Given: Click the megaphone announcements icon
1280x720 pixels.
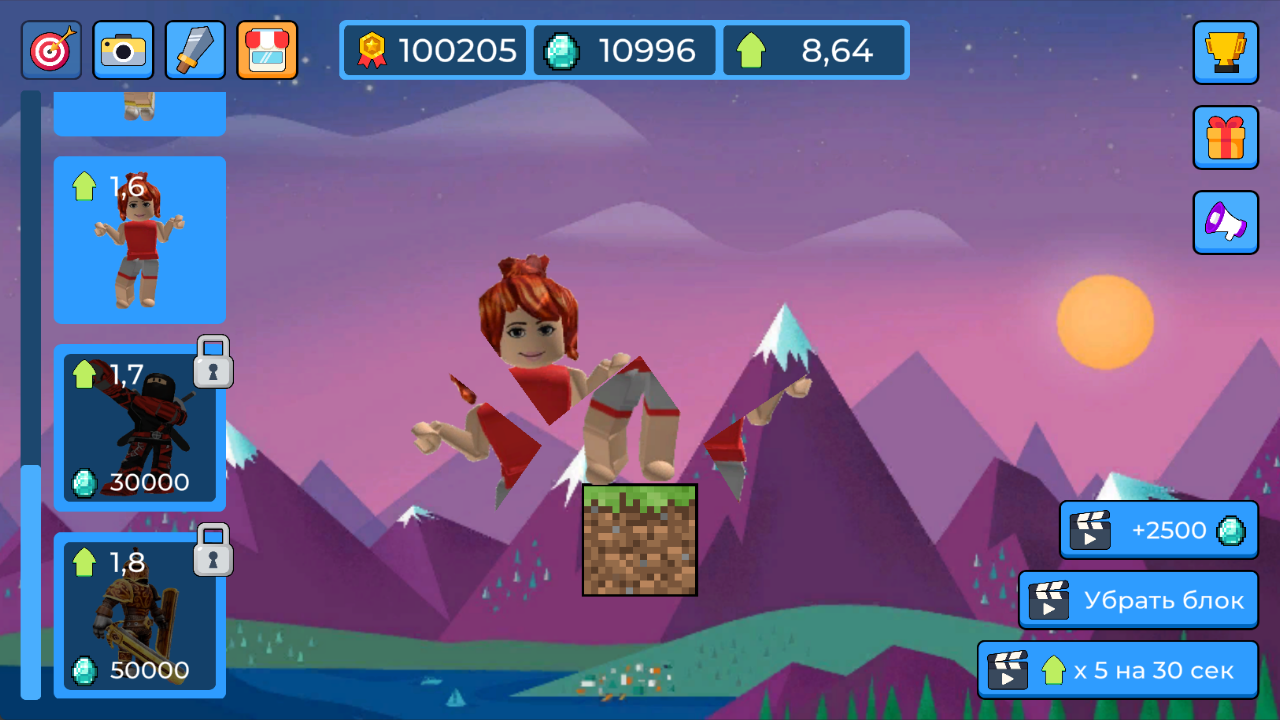Looking at the screenshot, I should click(x=1225, y=222).
